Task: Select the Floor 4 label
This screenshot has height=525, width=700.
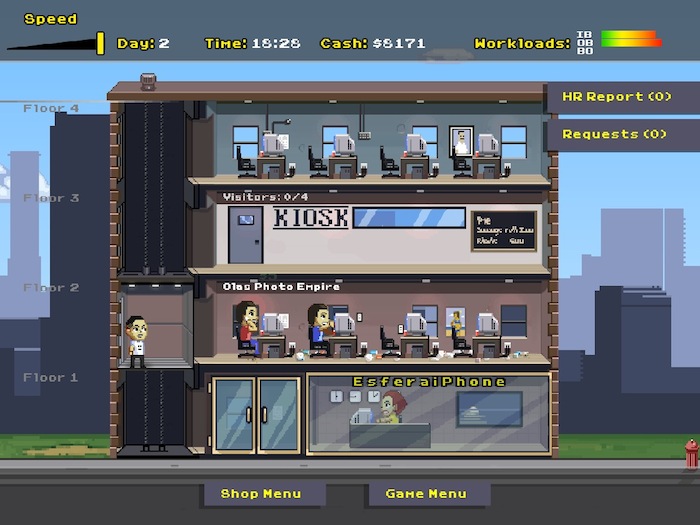Action: tap(51, 108)
